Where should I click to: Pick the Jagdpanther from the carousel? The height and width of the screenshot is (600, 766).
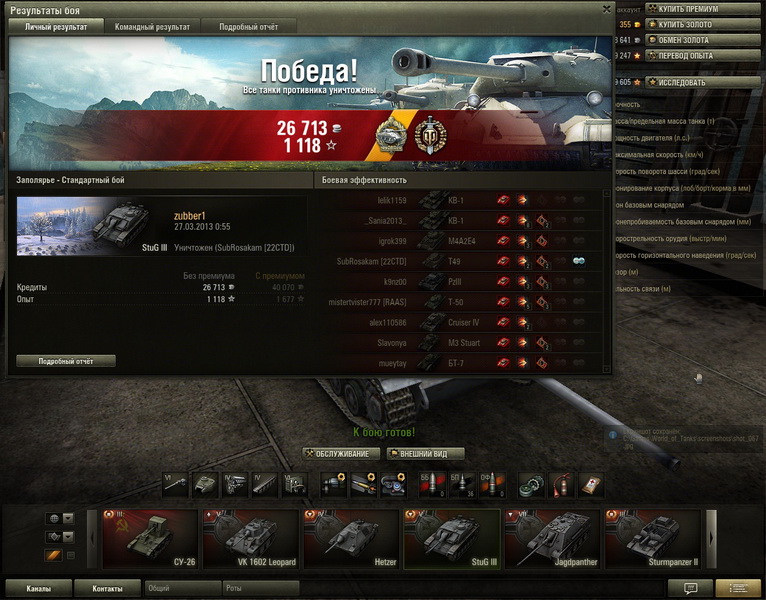[x=553, y=539]
